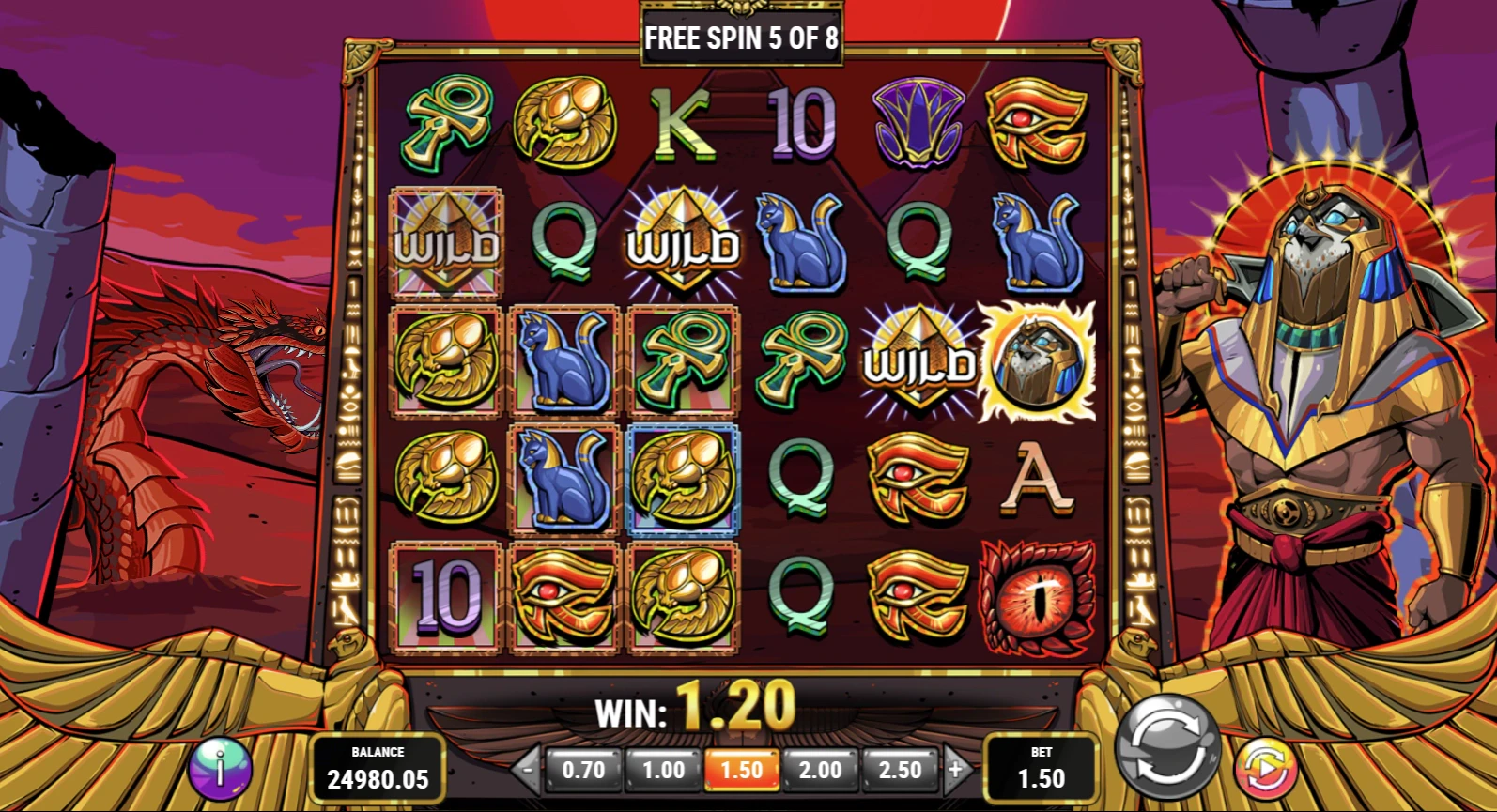This screenshot has width=1497, height=812.
Task: Select the 2.00 bet amount
Action: (x=821, y=770)
